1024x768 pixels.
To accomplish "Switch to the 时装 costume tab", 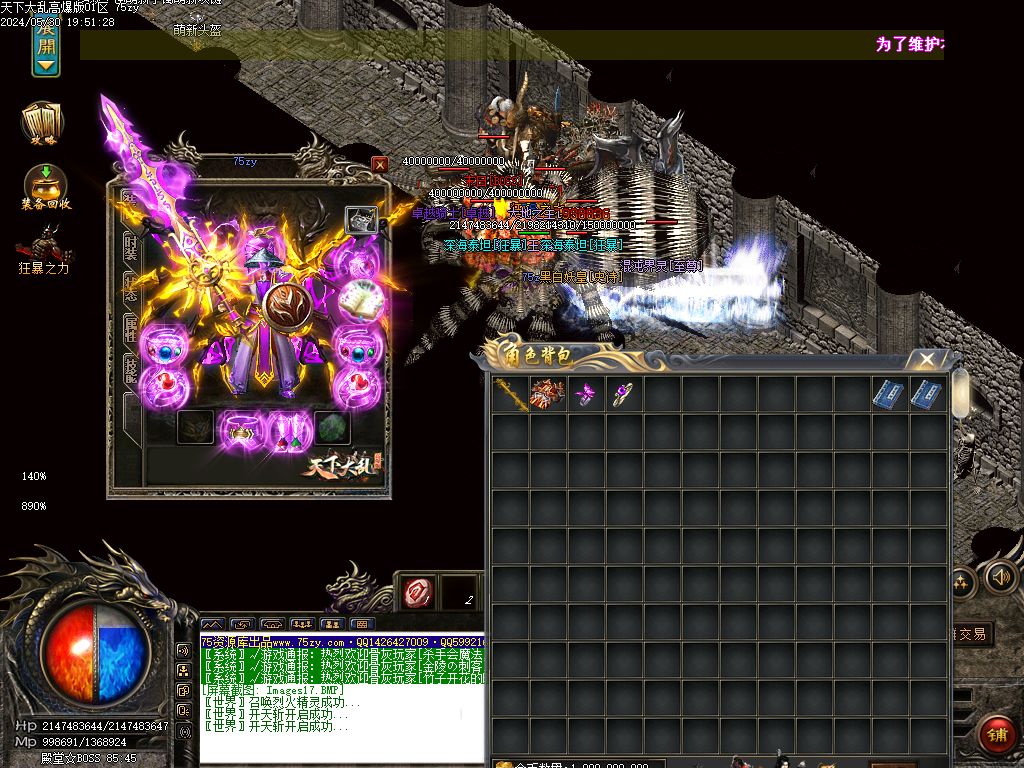I will click(130, 247).
